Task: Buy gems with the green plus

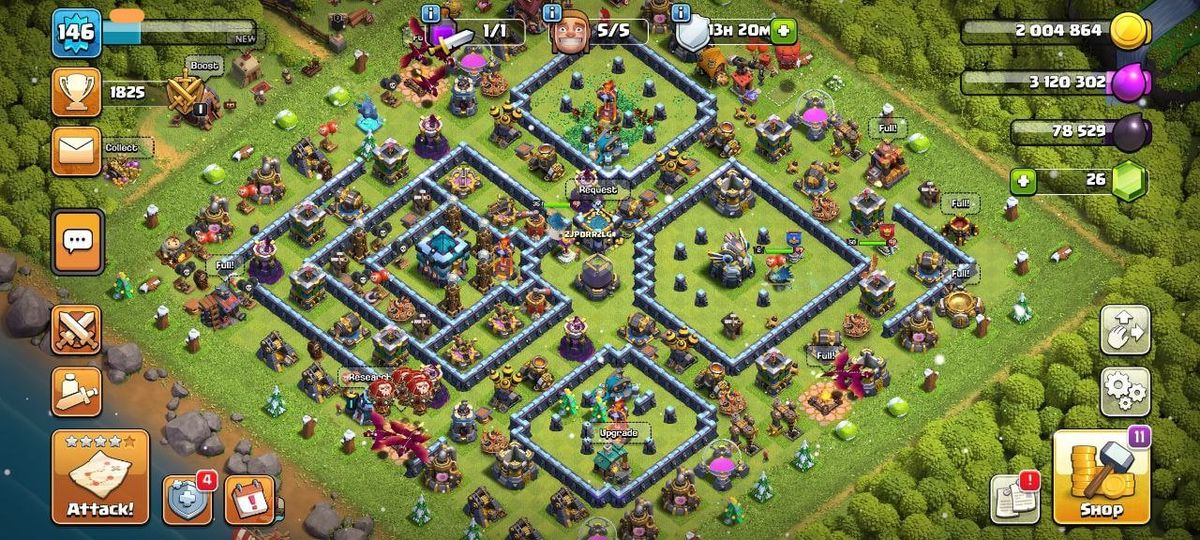Action: click(1022, 182)
